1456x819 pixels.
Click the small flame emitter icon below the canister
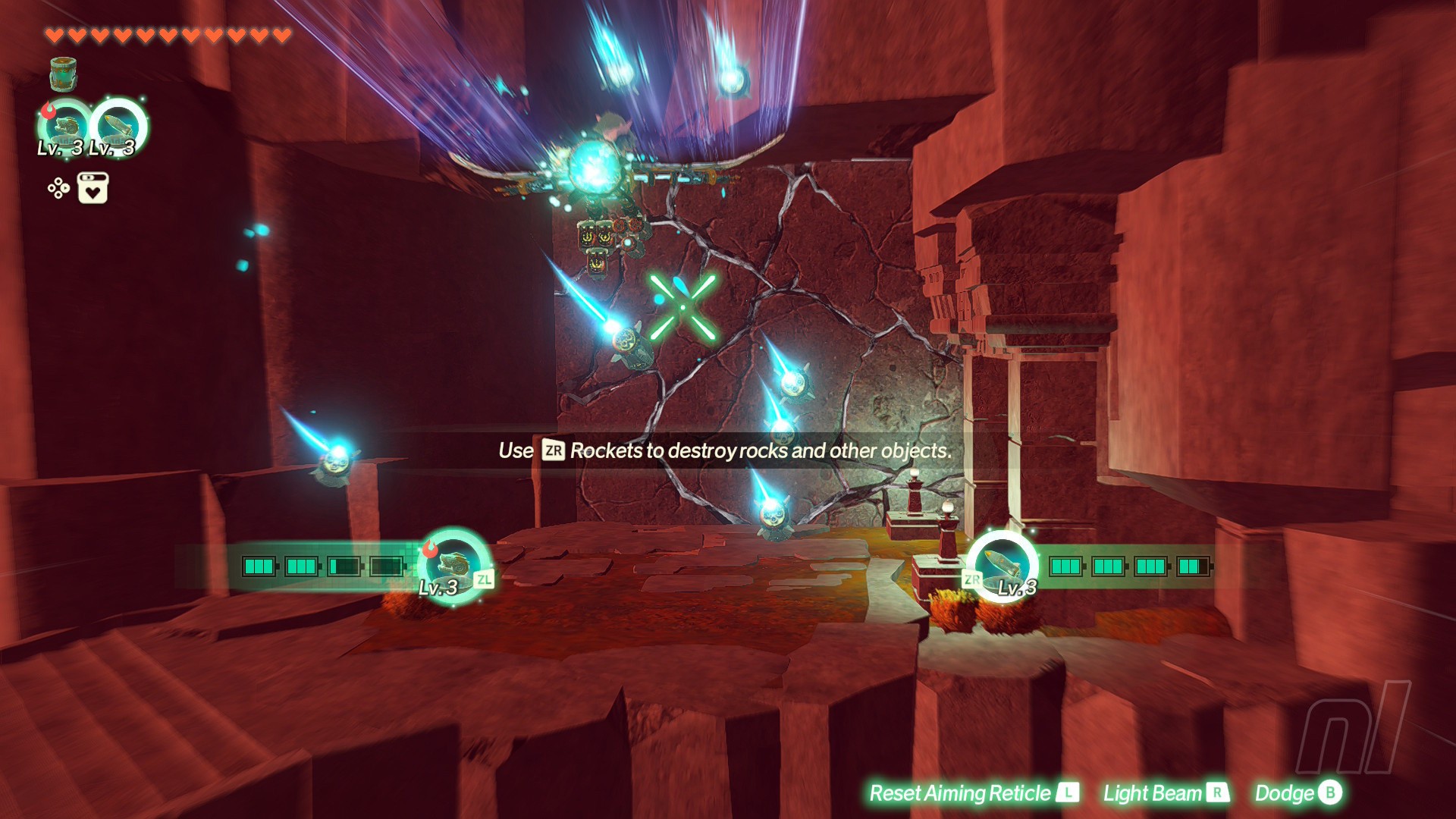tap(64, 127)
